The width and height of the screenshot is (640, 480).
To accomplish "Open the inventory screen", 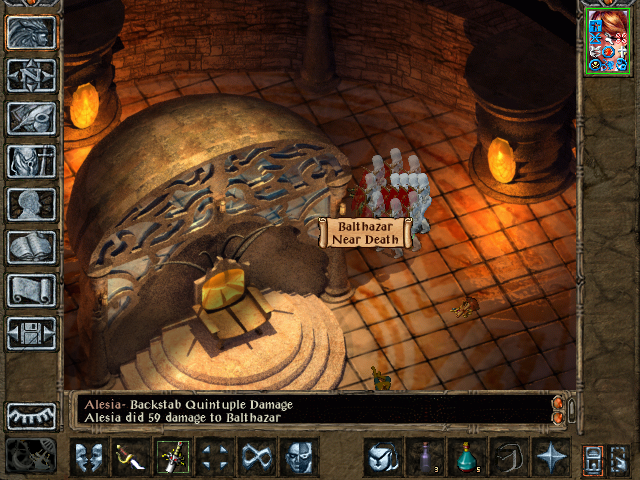I will (x=31, y=161).
